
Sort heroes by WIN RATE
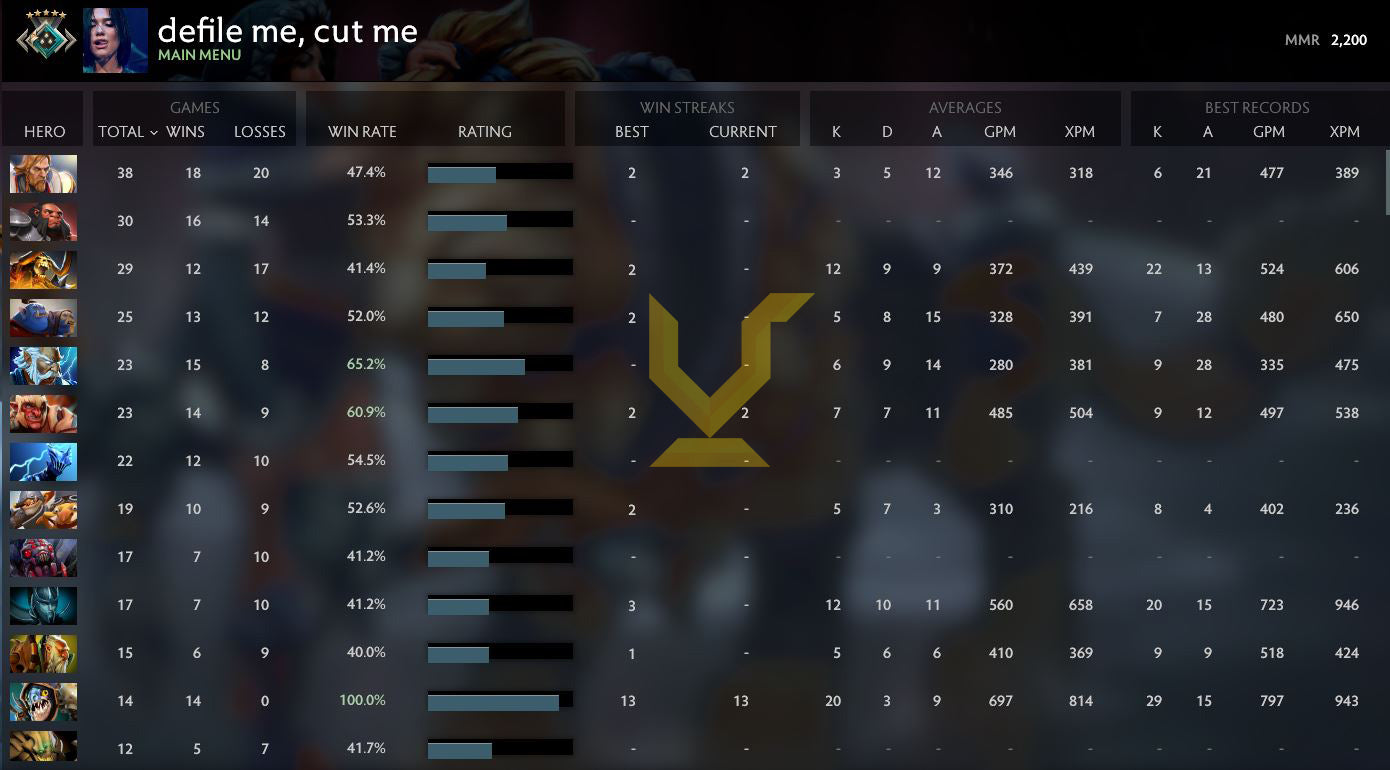point(362,131)
